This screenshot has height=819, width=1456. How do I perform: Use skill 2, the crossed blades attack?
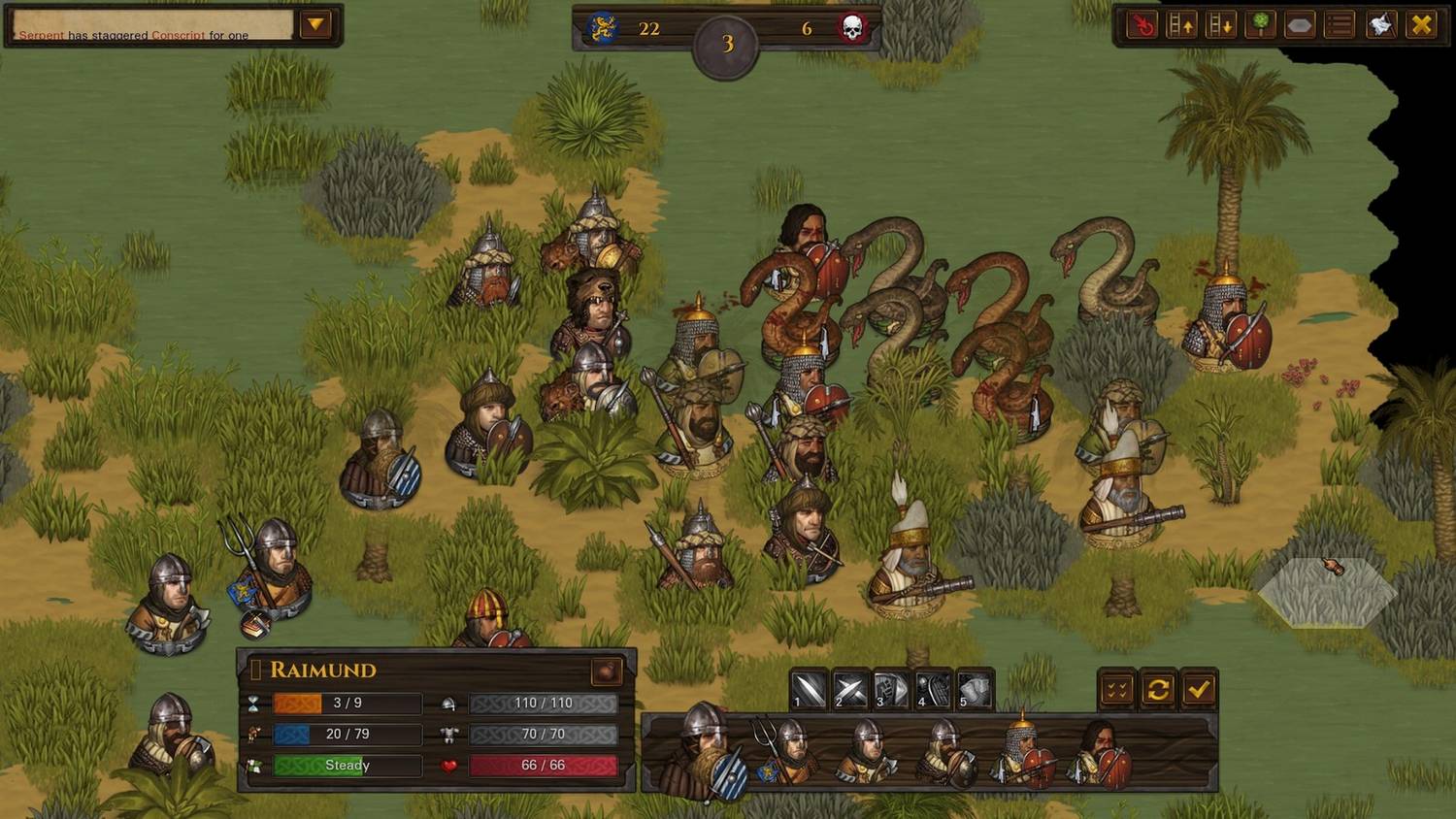point(850,690)
